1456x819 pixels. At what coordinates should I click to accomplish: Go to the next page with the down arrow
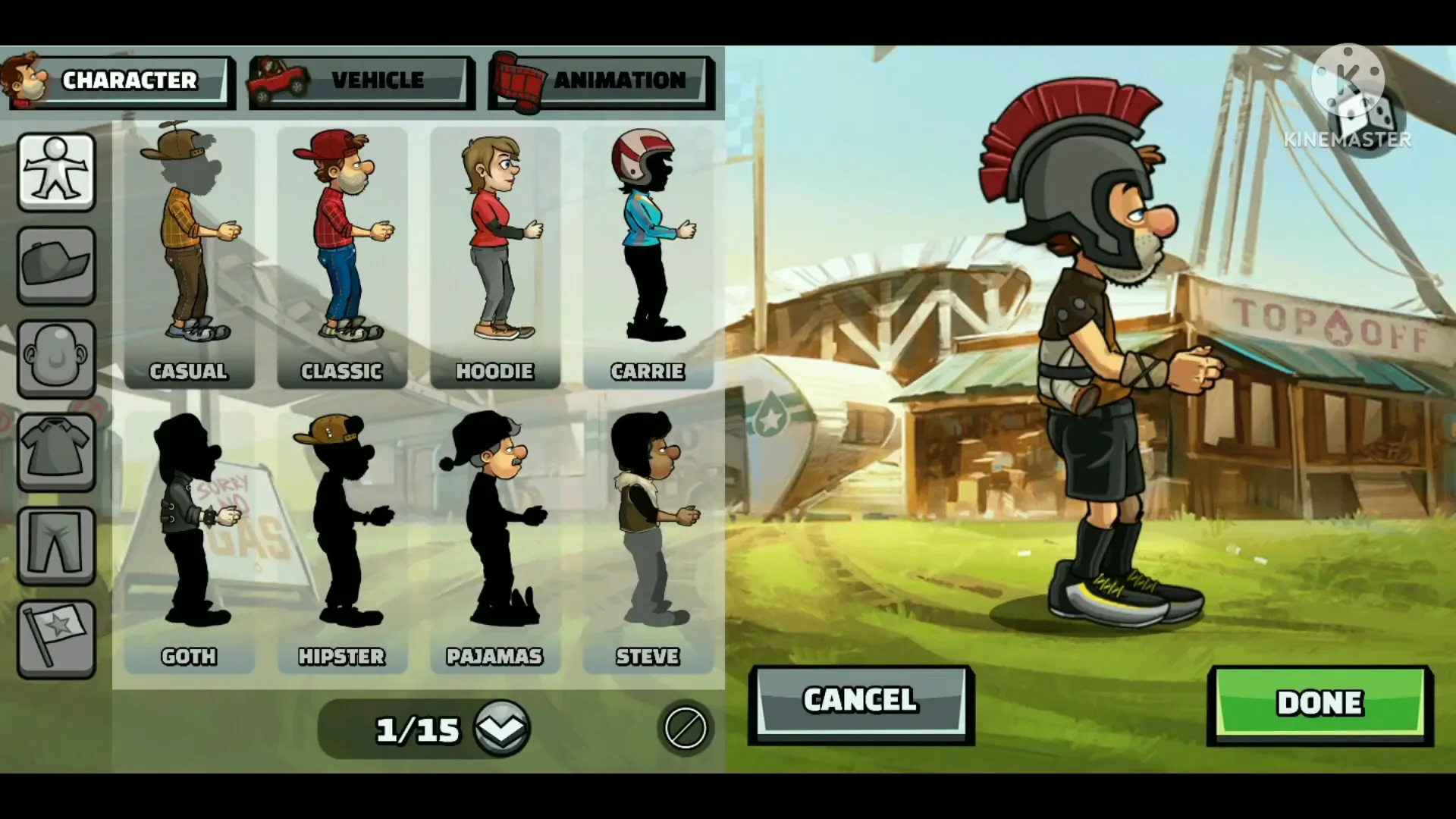tap(502, 729)
